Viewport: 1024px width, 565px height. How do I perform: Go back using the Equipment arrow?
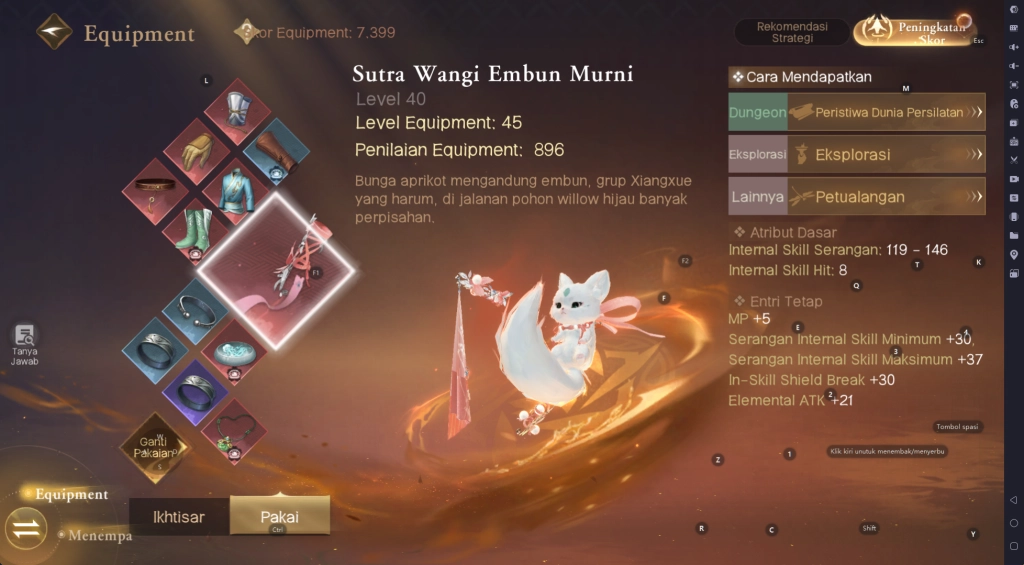click(x=54, y=32)
